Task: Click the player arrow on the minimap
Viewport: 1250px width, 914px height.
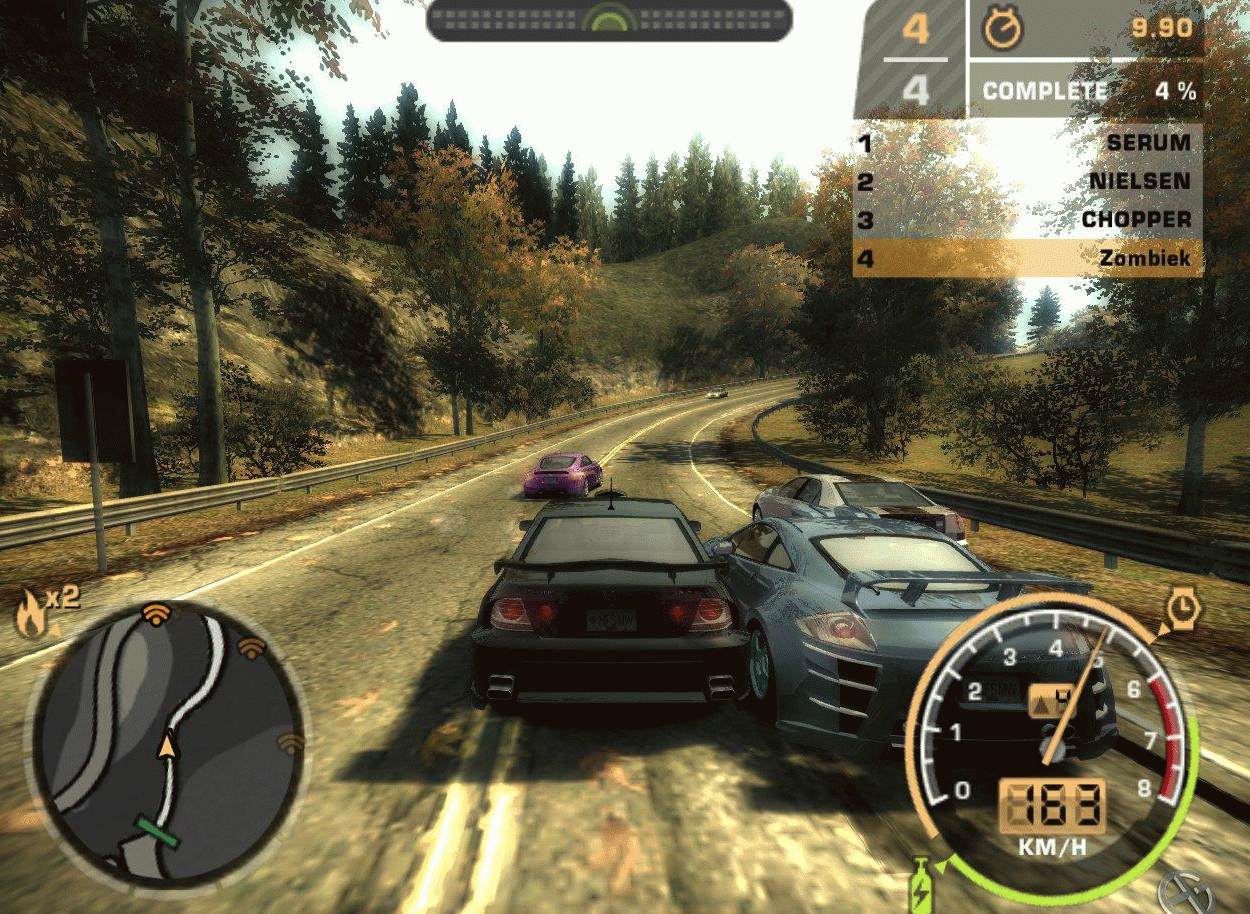Action: pyautogui.click(x=166, y=745)
